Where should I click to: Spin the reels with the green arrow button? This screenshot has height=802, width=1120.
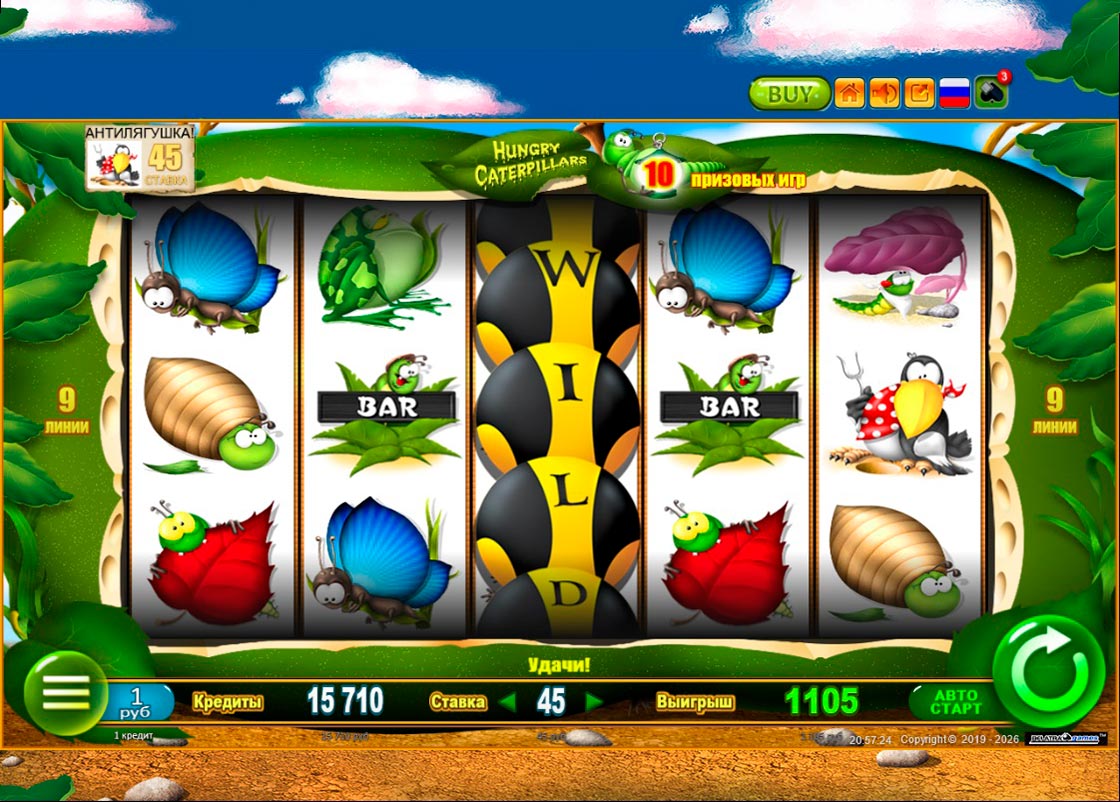(1047, 670)
